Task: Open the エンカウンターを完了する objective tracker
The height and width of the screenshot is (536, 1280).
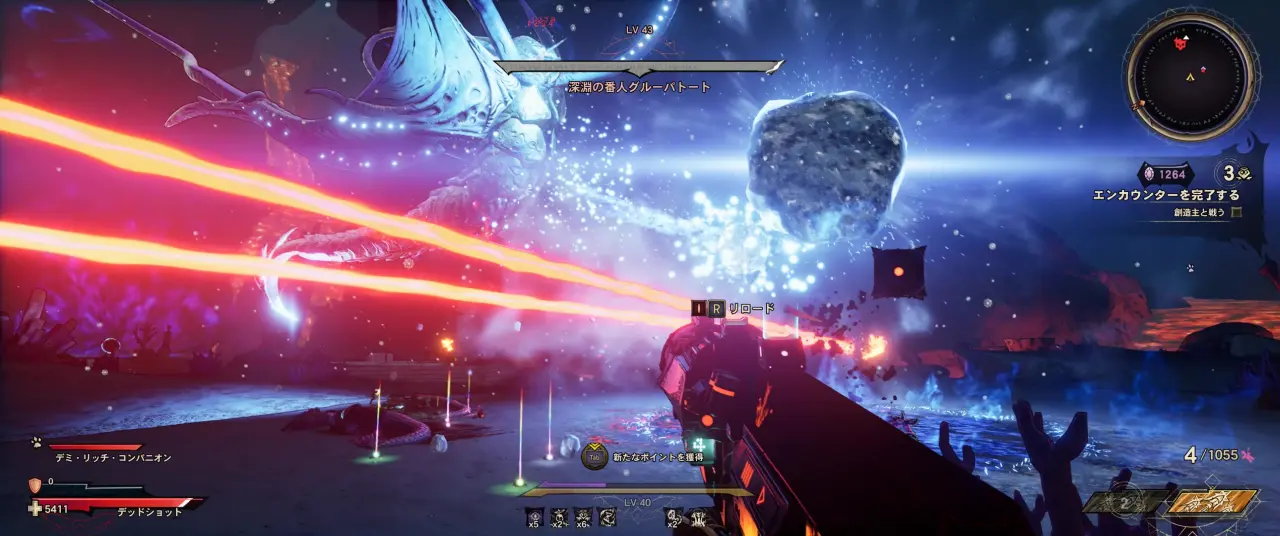Action: click(x=1166, y=195)
